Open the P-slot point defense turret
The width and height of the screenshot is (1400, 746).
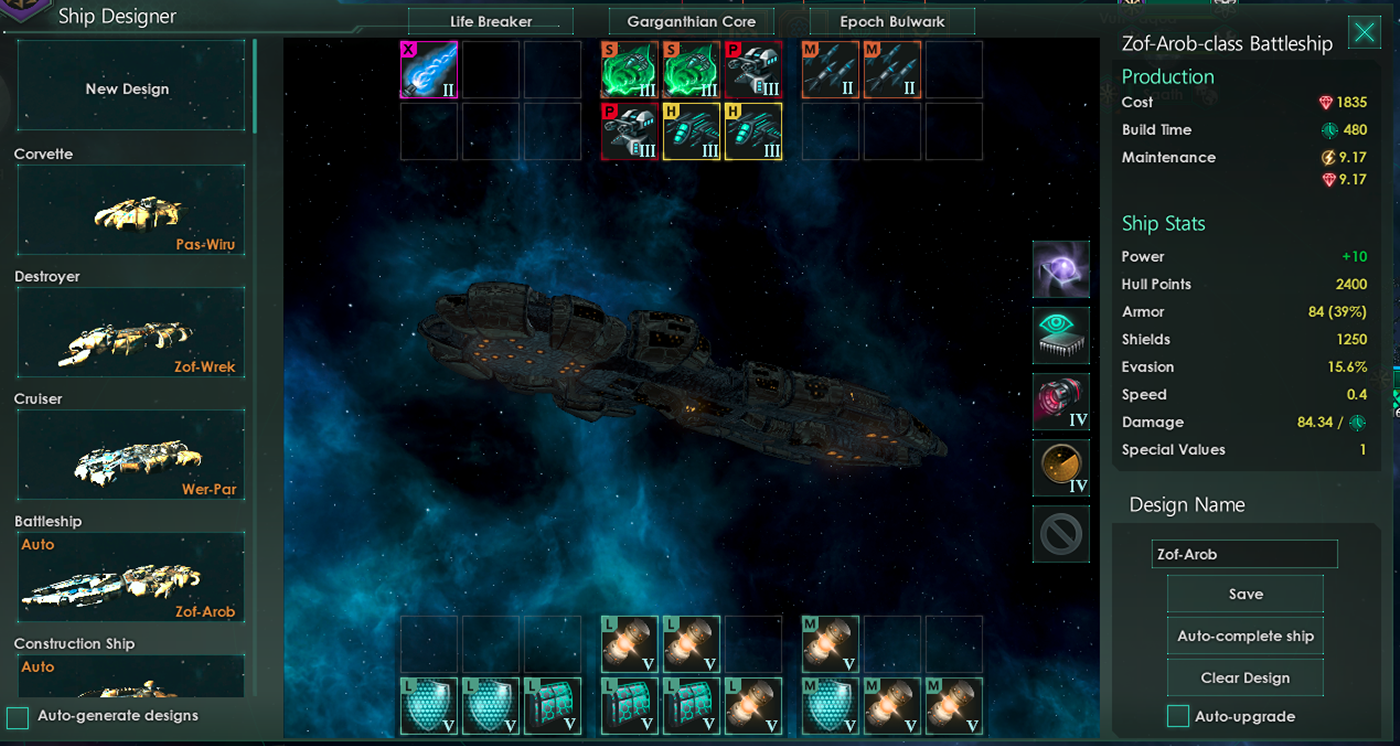click(x=753, y=69)
